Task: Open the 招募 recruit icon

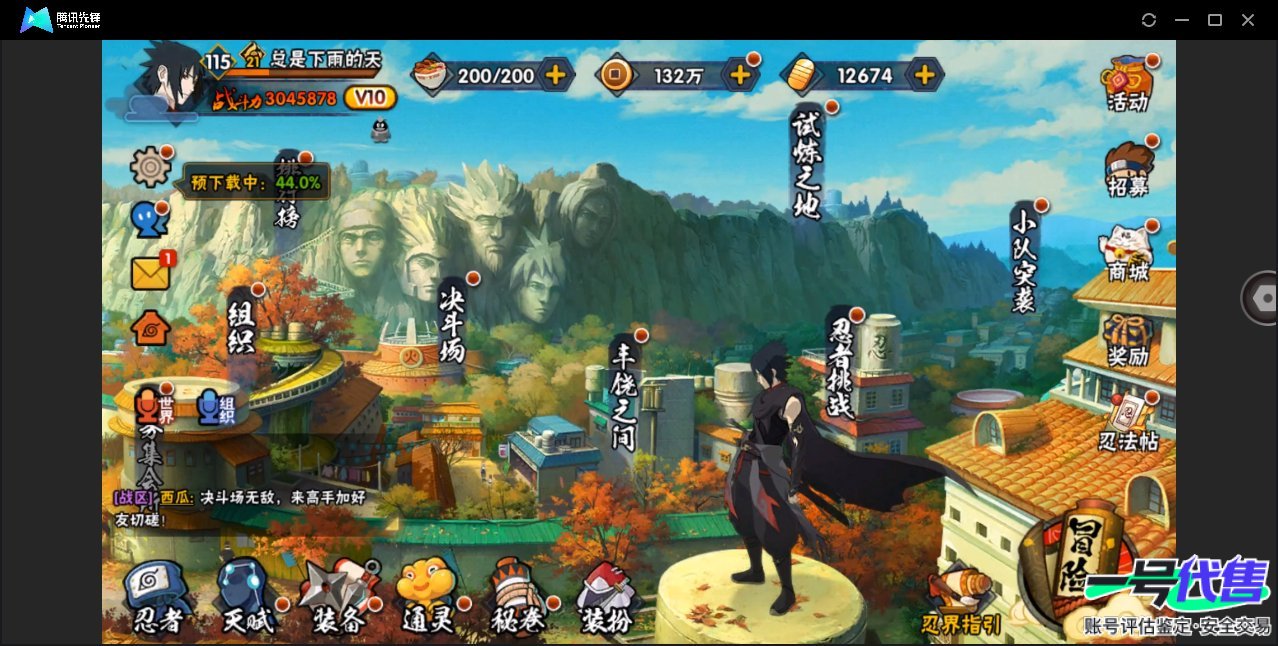Action: tap(1128, 170)
